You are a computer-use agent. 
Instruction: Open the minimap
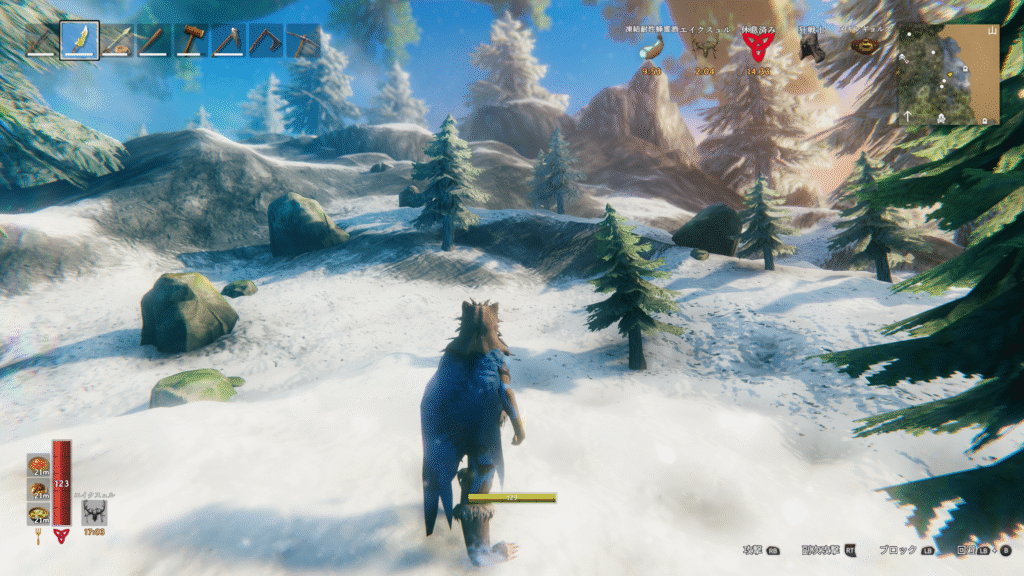(x=948, y=74)
